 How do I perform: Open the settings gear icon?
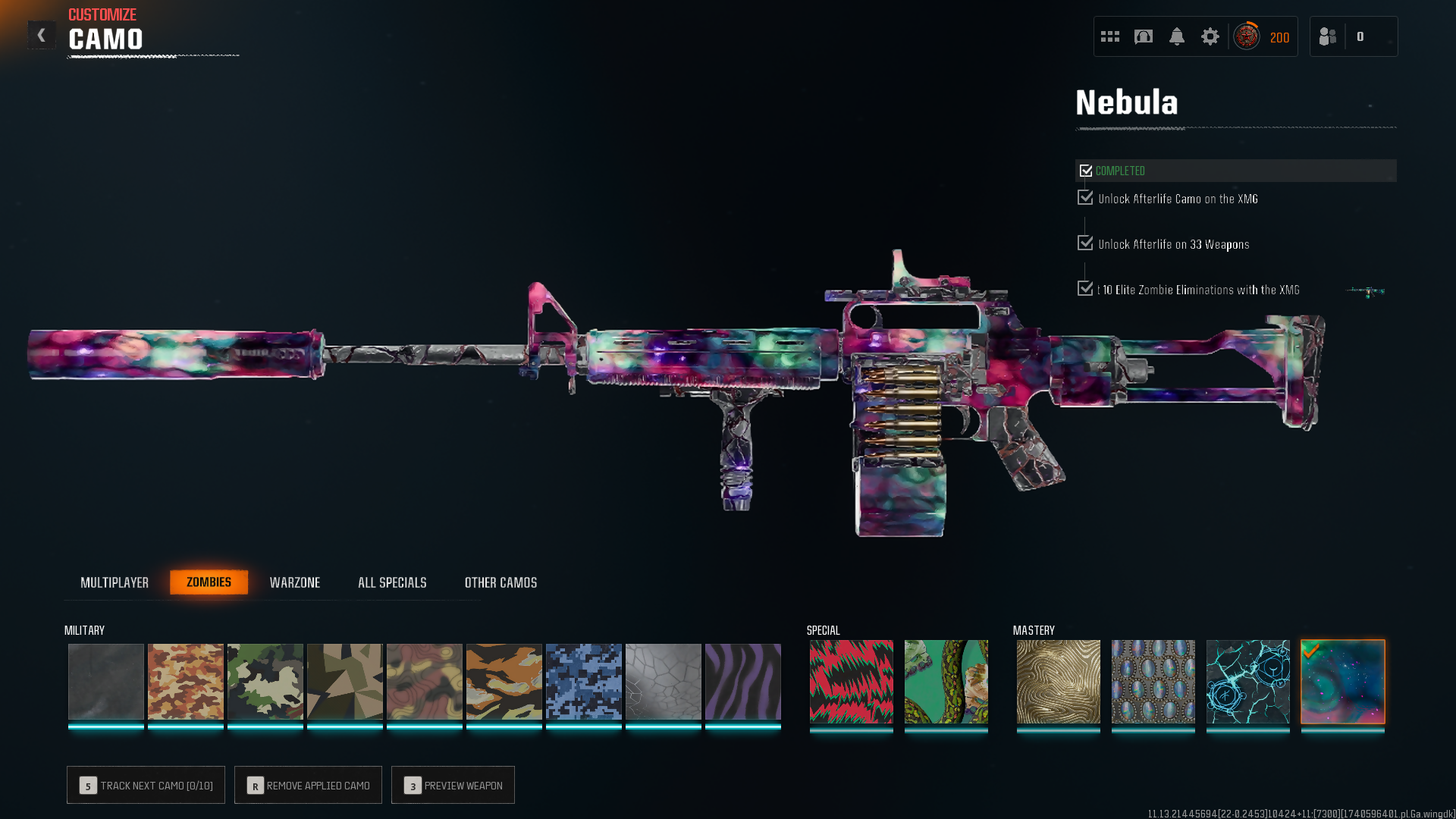click(1210, 36)
